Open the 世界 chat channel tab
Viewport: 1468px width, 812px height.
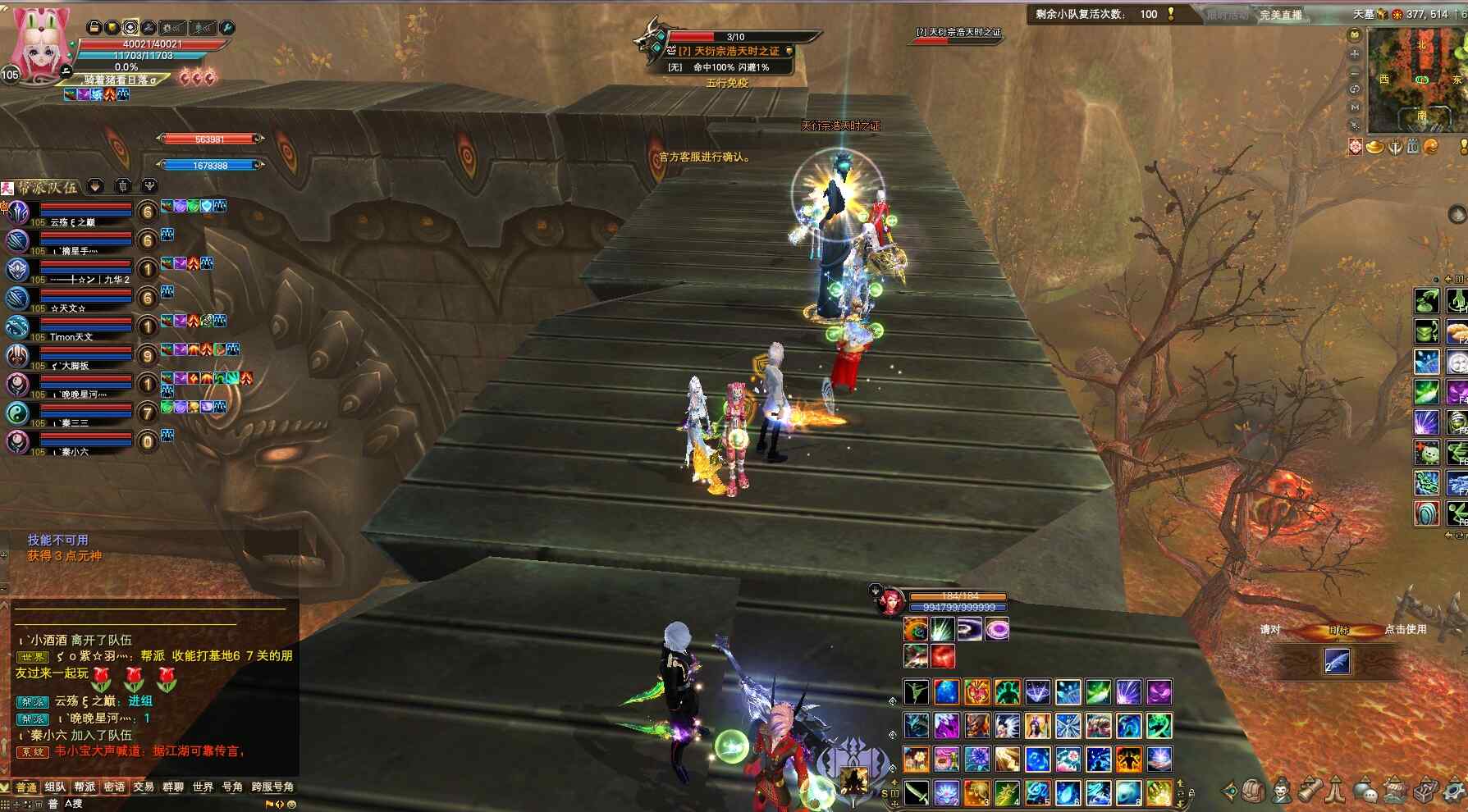pyautogui.click(x=203, y=787)
